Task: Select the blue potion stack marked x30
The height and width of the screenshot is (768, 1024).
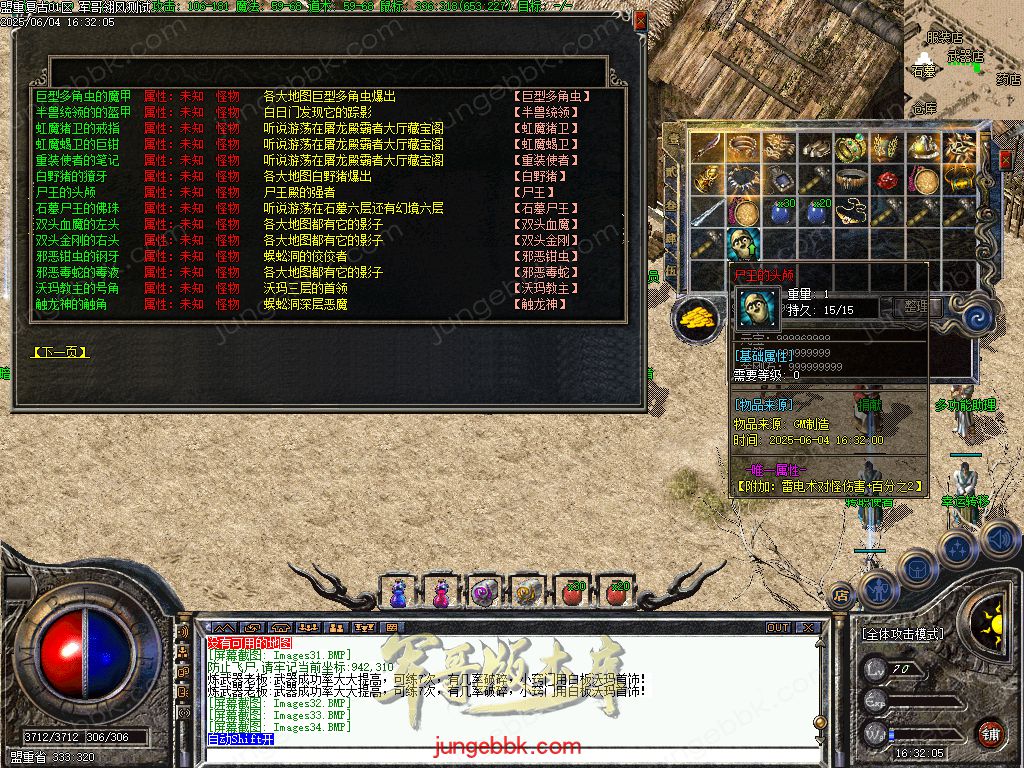Action: (781, 211)
